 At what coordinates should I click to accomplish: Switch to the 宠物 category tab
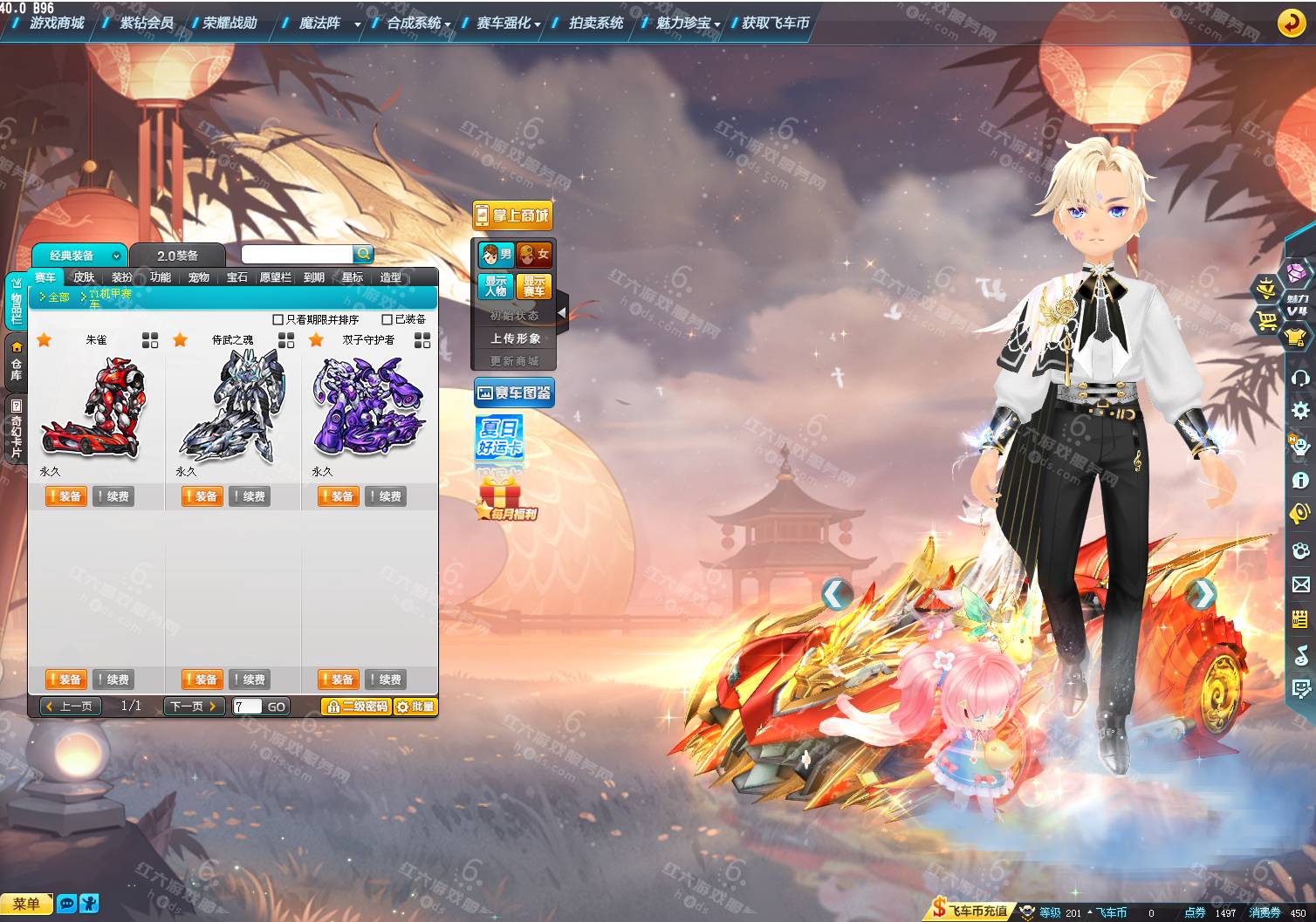point(198,277)
